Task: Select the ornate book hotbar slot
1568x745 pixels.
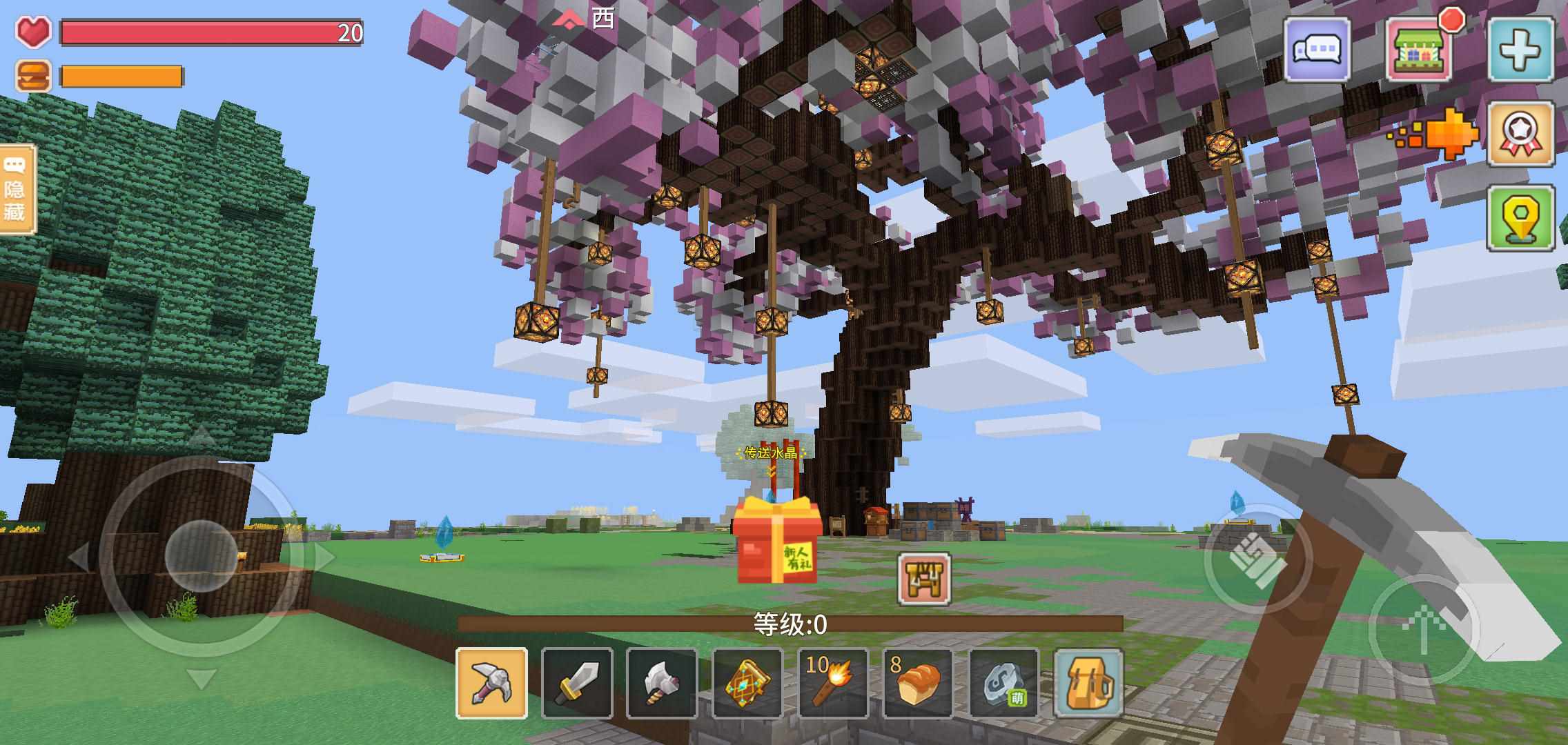Action: pyautogui.click(x=747, y=684)
